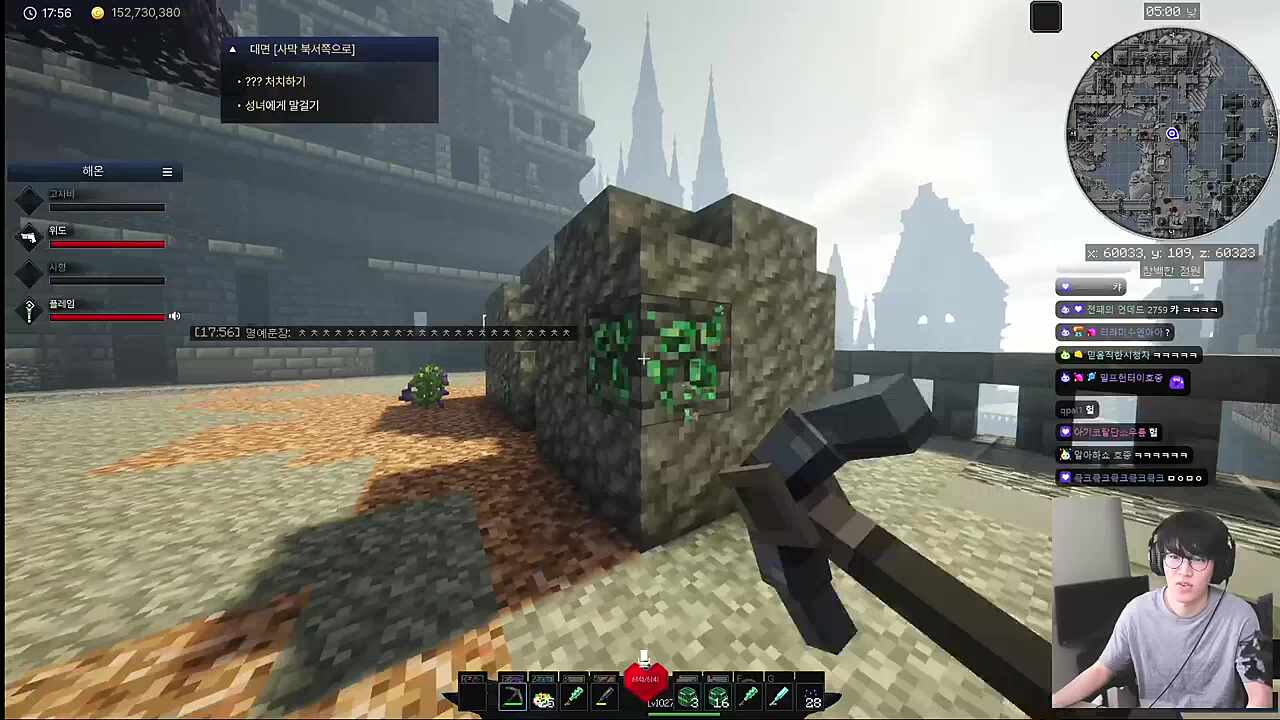1280x720 pixels.
Task: Click the dark square icon beside timer
Action: pyautogui.click(x=1046, y=17)
